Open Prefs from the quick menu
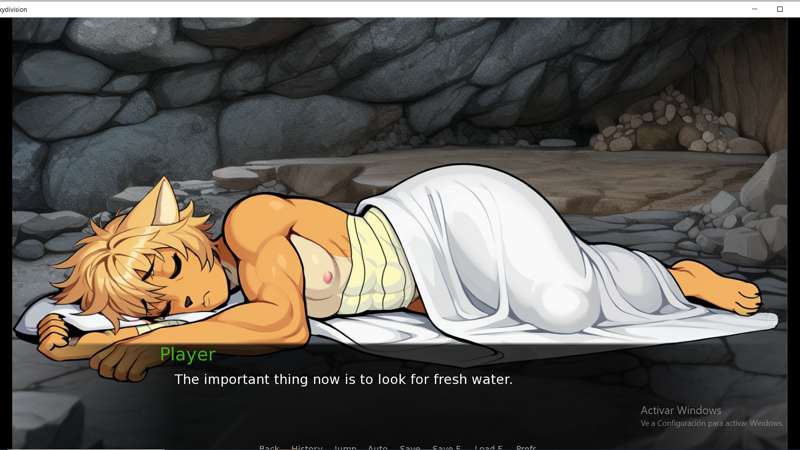Viewport: 800px width, 450px height. point(526,447)
